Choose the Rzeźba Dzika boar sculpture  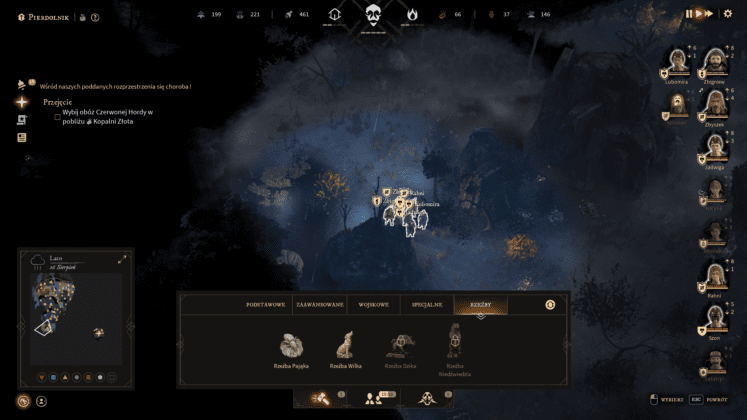click(401, 346)
